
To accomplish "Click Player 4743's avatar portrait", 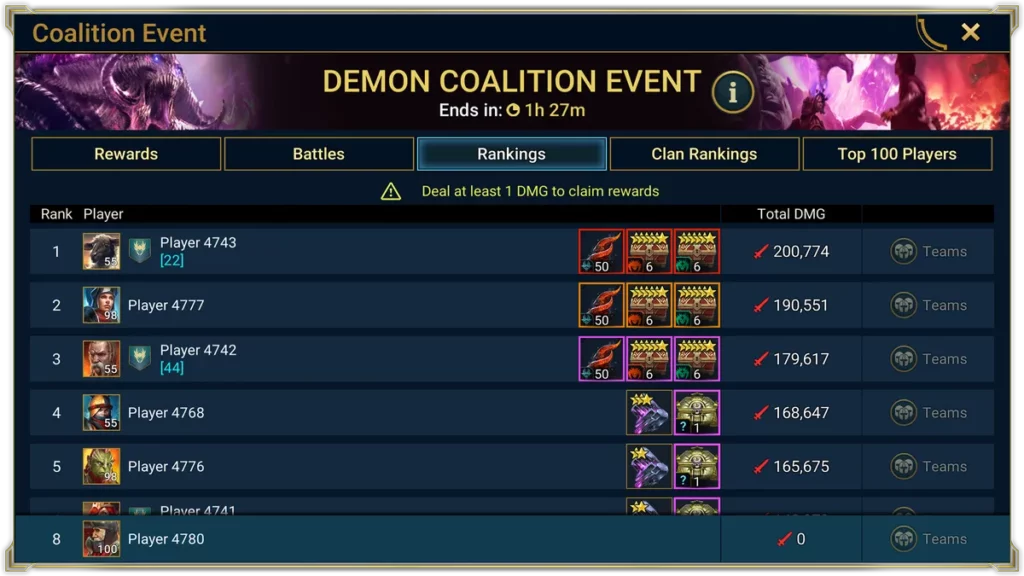I will pos(101,251).
